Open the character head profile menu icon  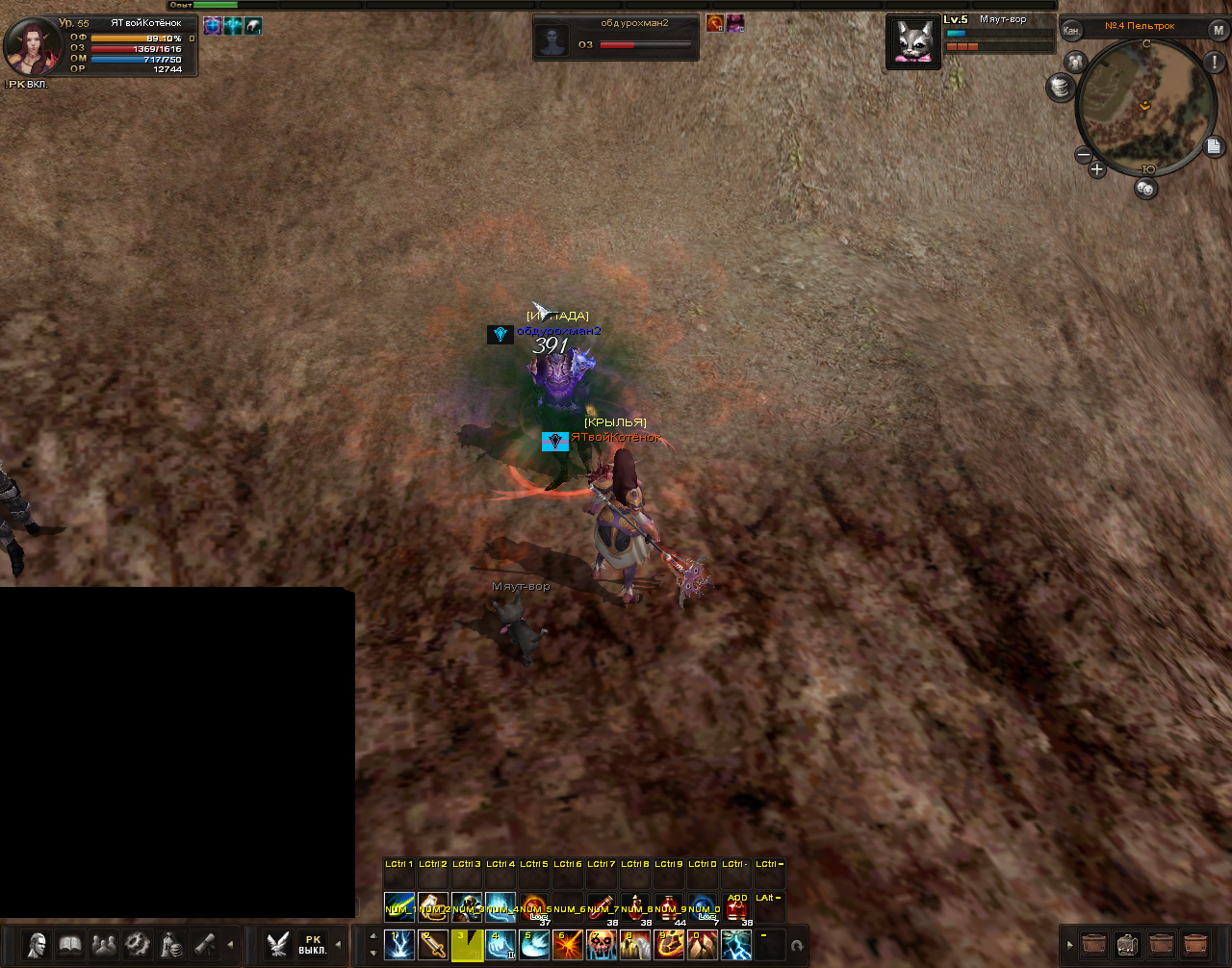(x=37, y=945)
